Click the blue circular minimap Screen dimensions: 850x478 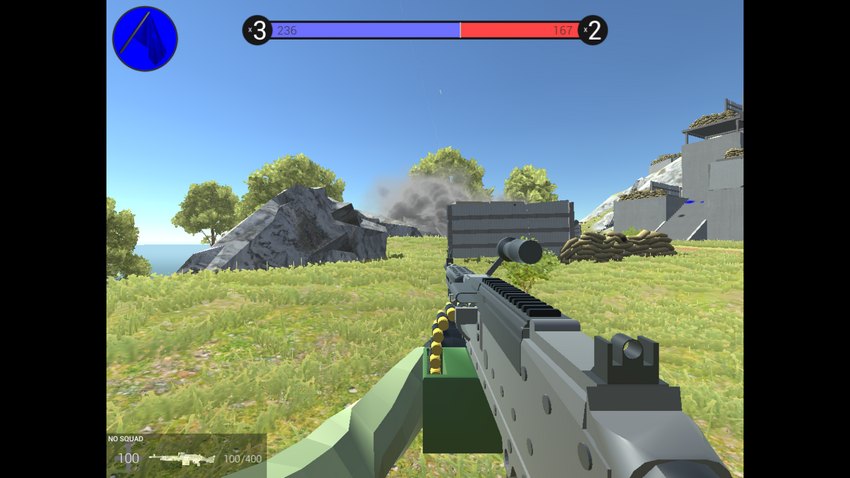145,39
